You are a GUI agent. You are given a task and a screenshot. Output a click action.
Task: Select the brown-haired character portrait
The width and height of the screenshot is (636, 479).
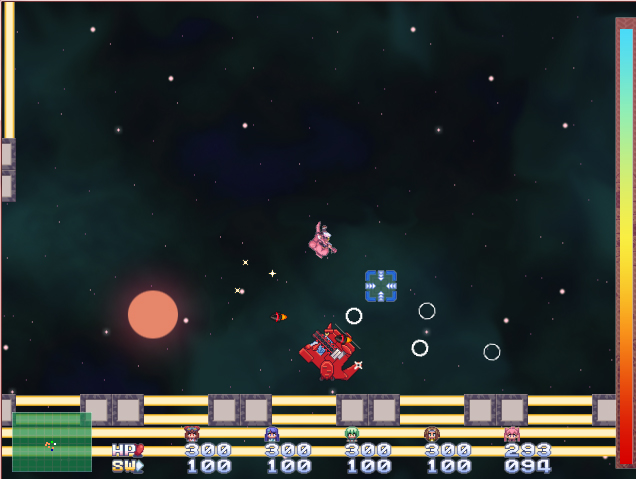(431, 434)
